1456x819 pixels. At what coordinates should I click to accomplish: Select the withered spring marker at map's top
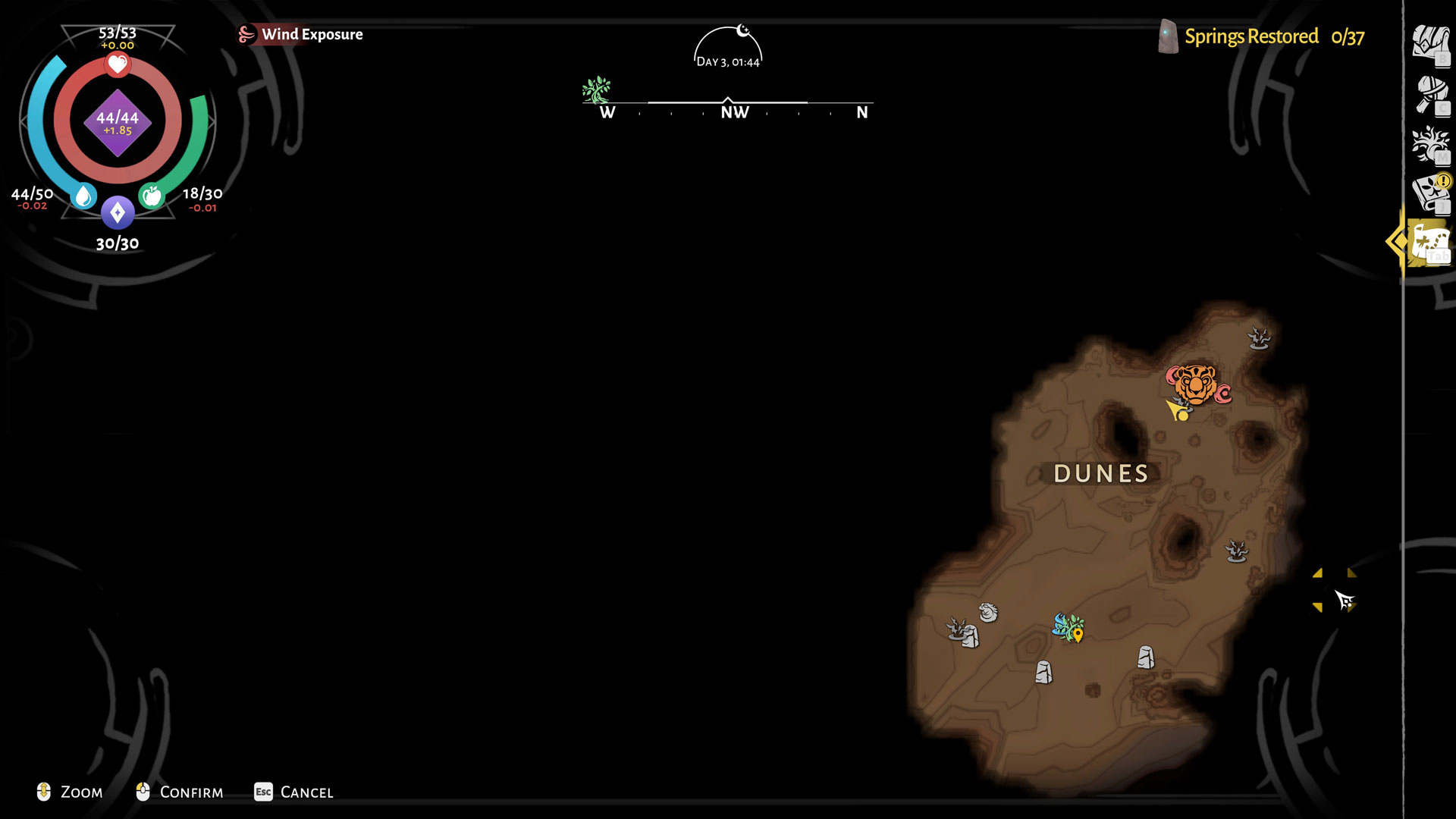coord(1259,337)
